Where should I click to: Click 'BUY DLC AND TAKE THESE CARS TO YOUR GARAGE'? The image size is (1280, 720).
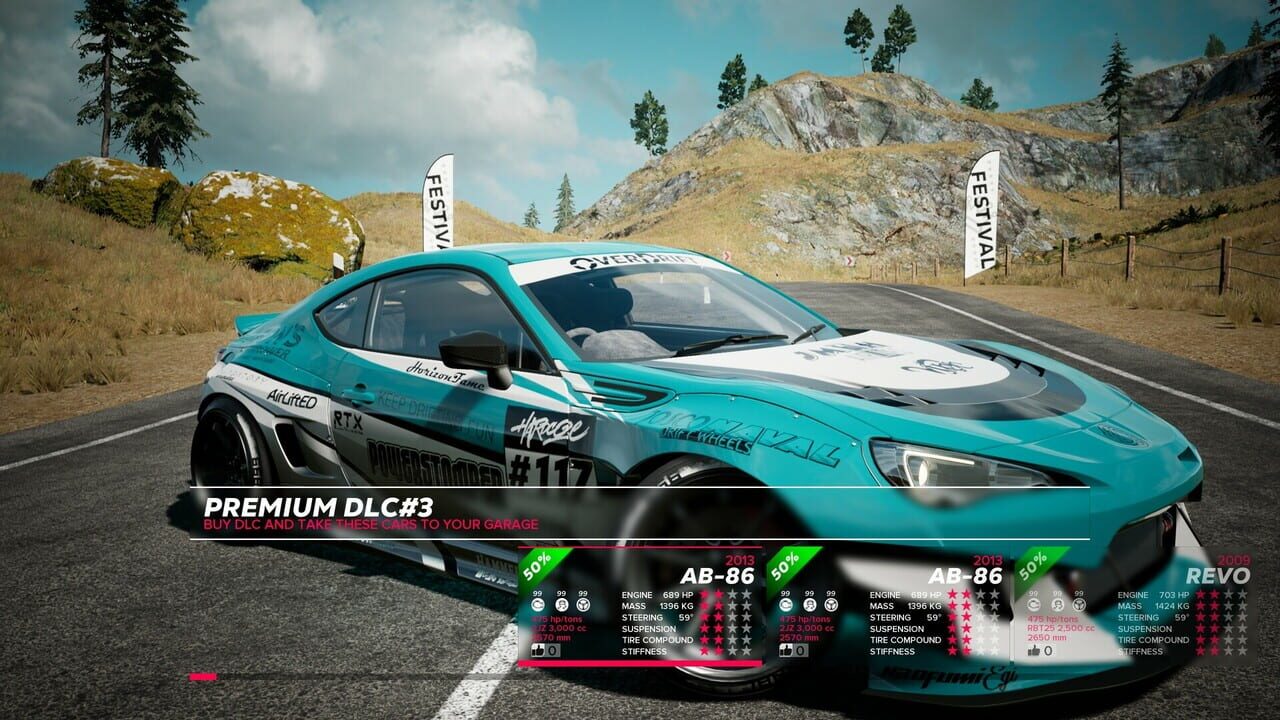370,525
